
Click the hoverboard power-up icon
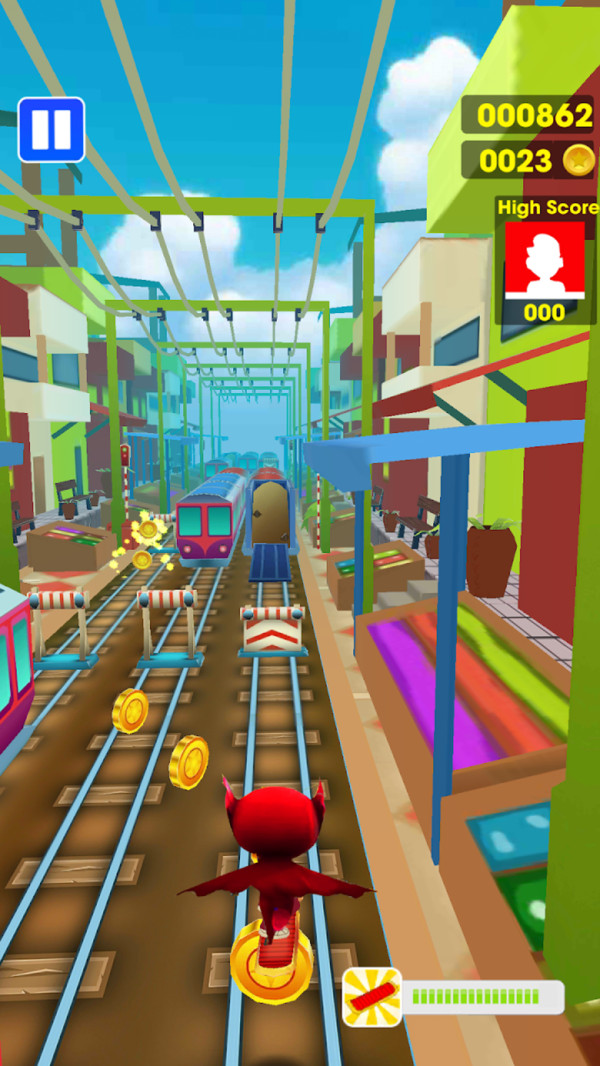[372, 996]
